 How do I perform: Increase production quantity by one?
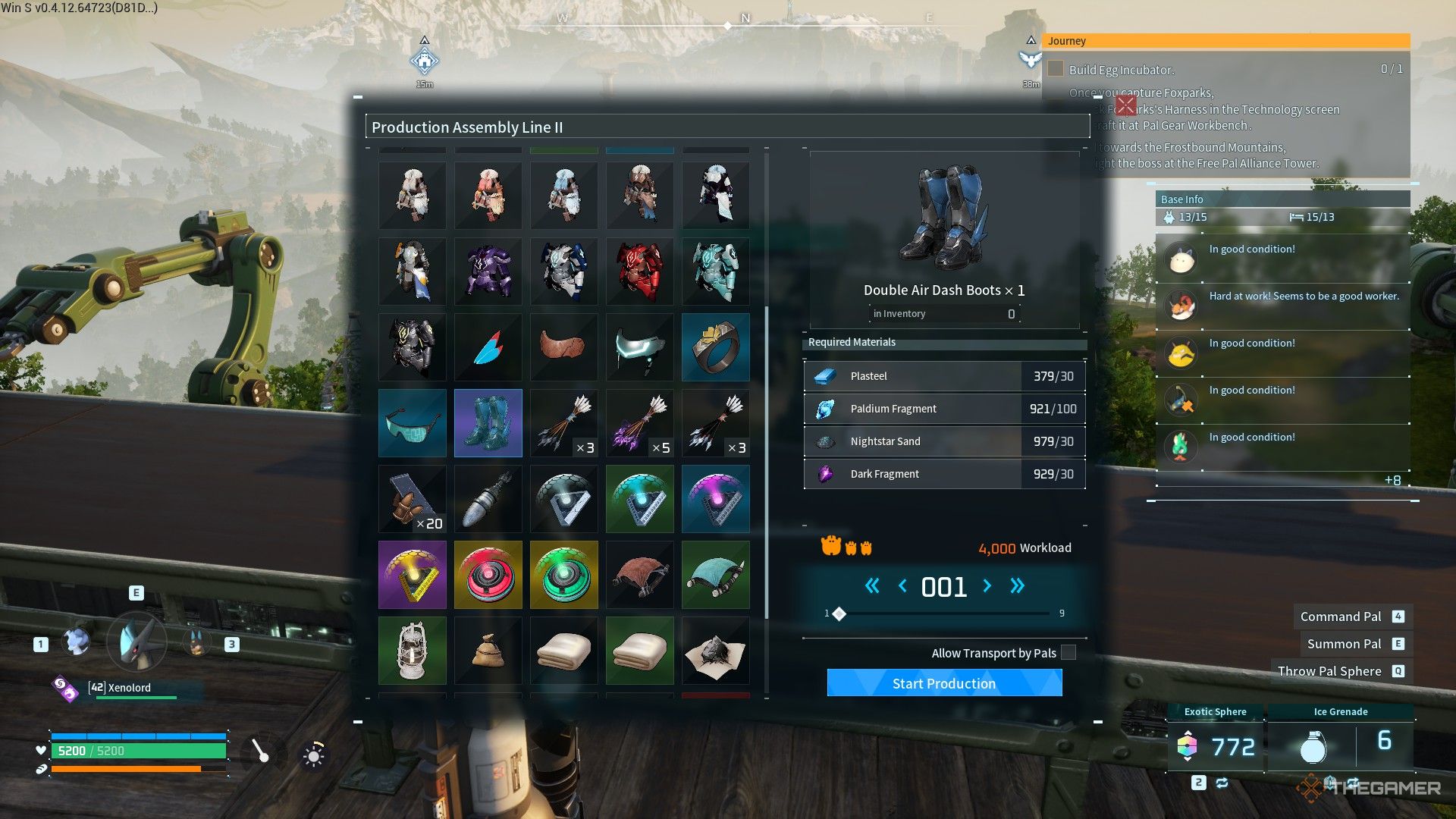coord(987,585)
